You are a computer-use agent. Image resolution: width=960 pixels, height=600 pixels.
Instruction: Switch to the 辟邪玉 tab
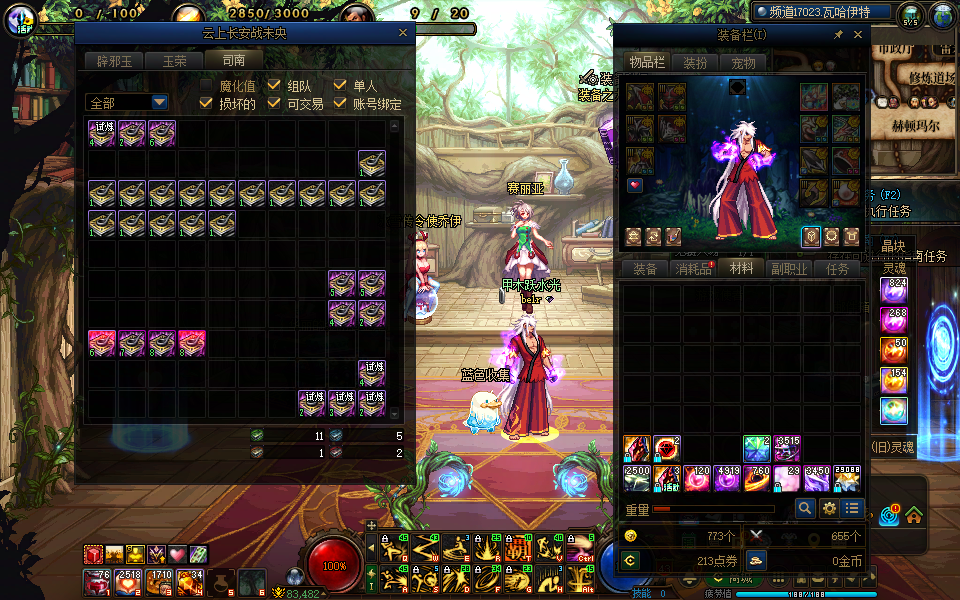point(115,61)
